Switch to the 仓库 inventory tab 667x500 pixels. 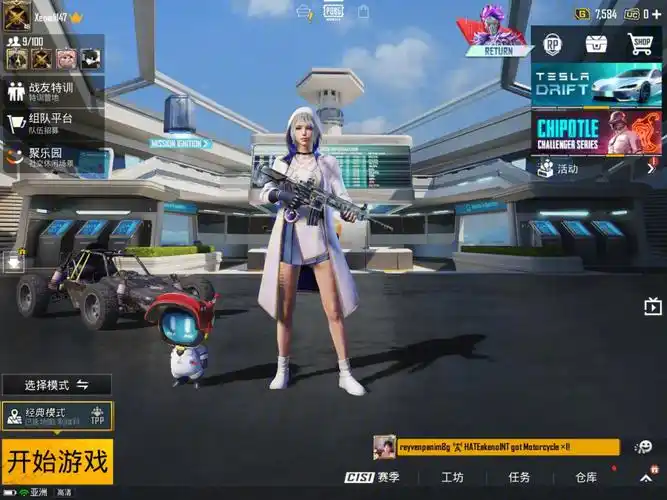point(586,478)
